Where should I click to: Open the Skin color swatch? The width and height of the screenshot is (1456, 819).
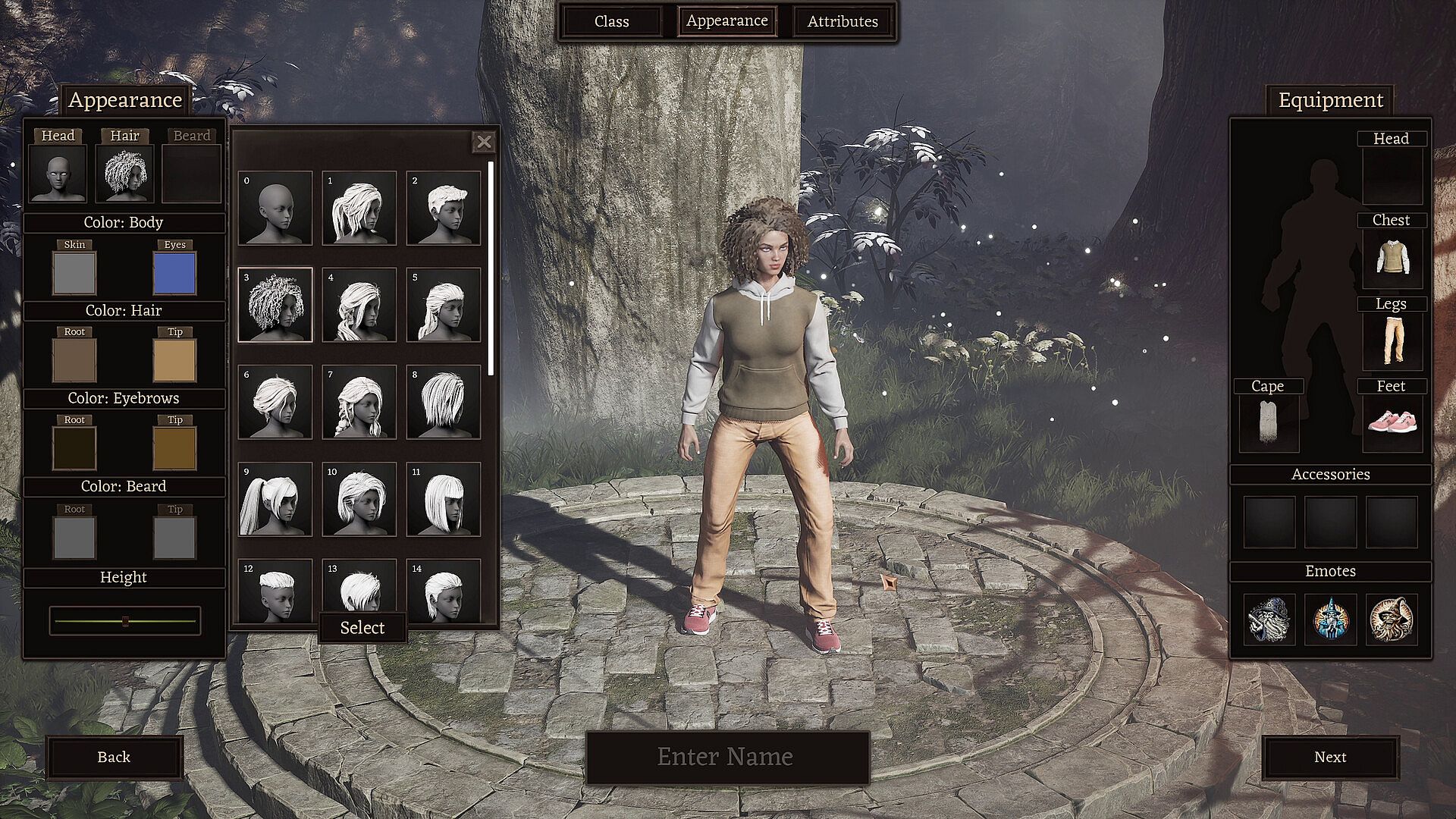[74, 273]
